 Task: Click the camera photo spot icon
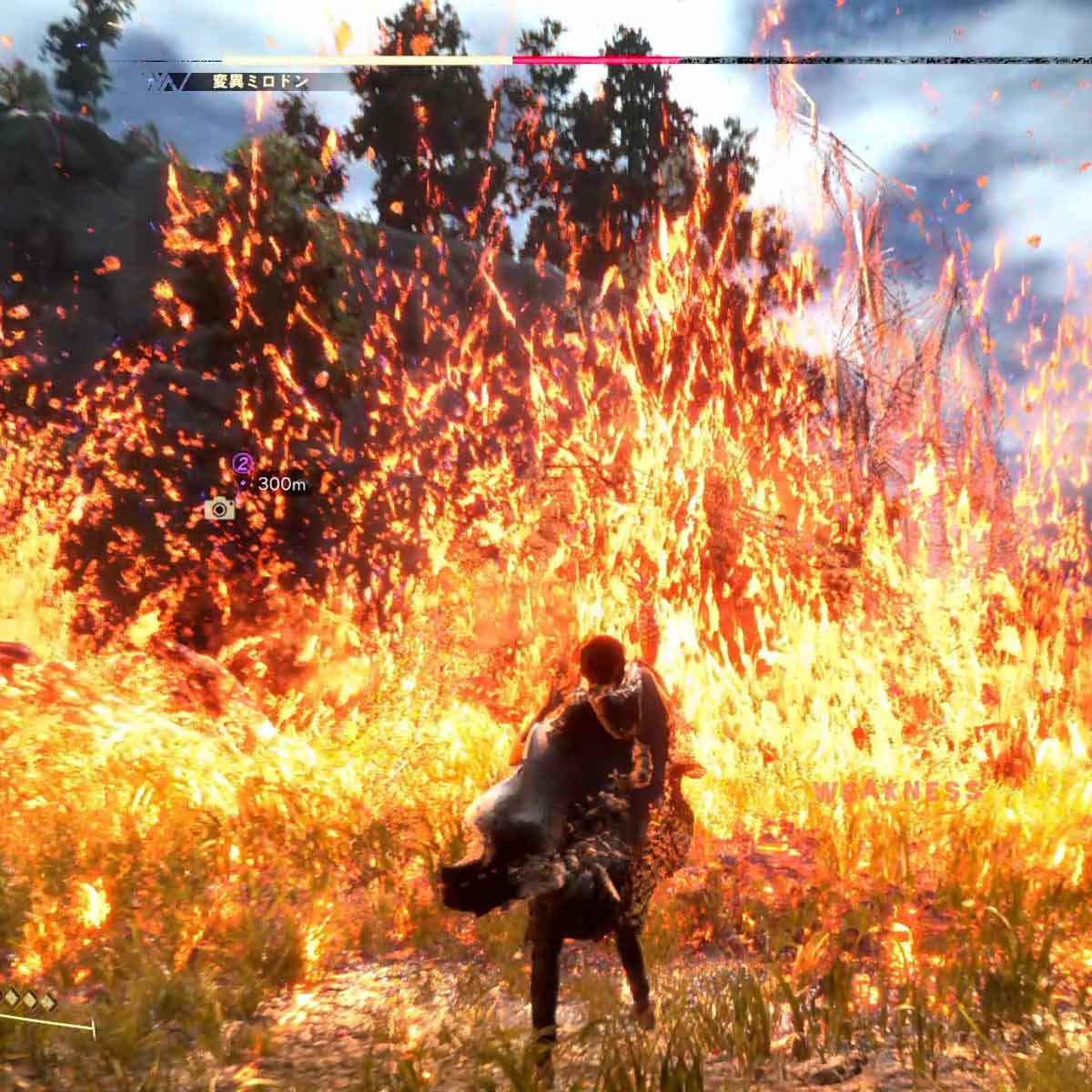pyautogui.click(x=219, y=509)
